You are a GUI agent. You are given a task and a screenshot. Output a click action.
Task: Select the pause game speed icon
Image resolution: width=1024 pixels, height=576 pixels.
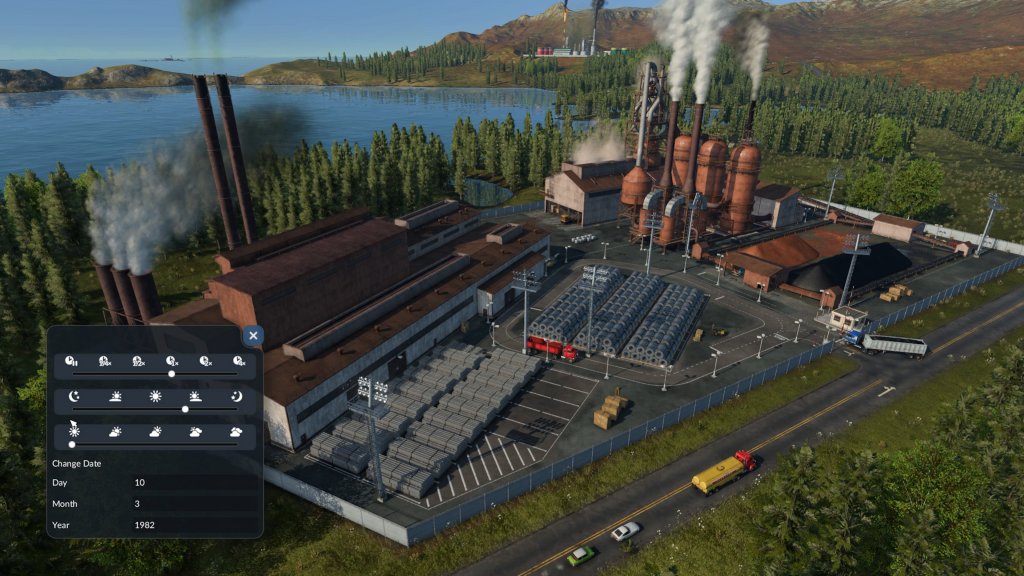[71, 361]
